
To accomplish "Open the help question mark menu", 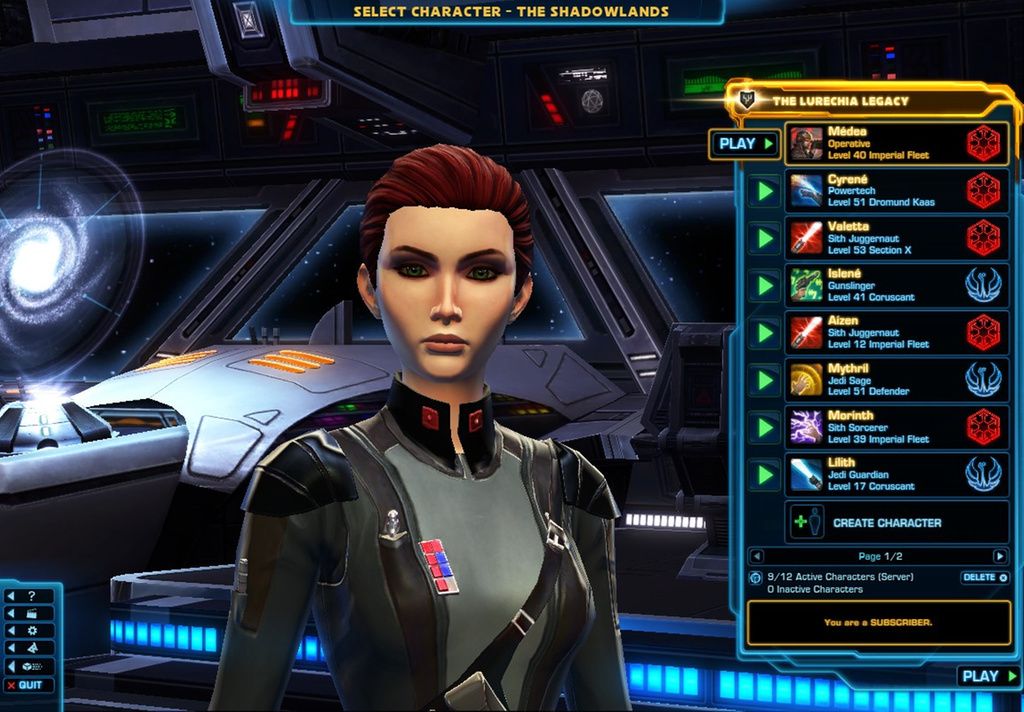I will click(x=32, y=596).
